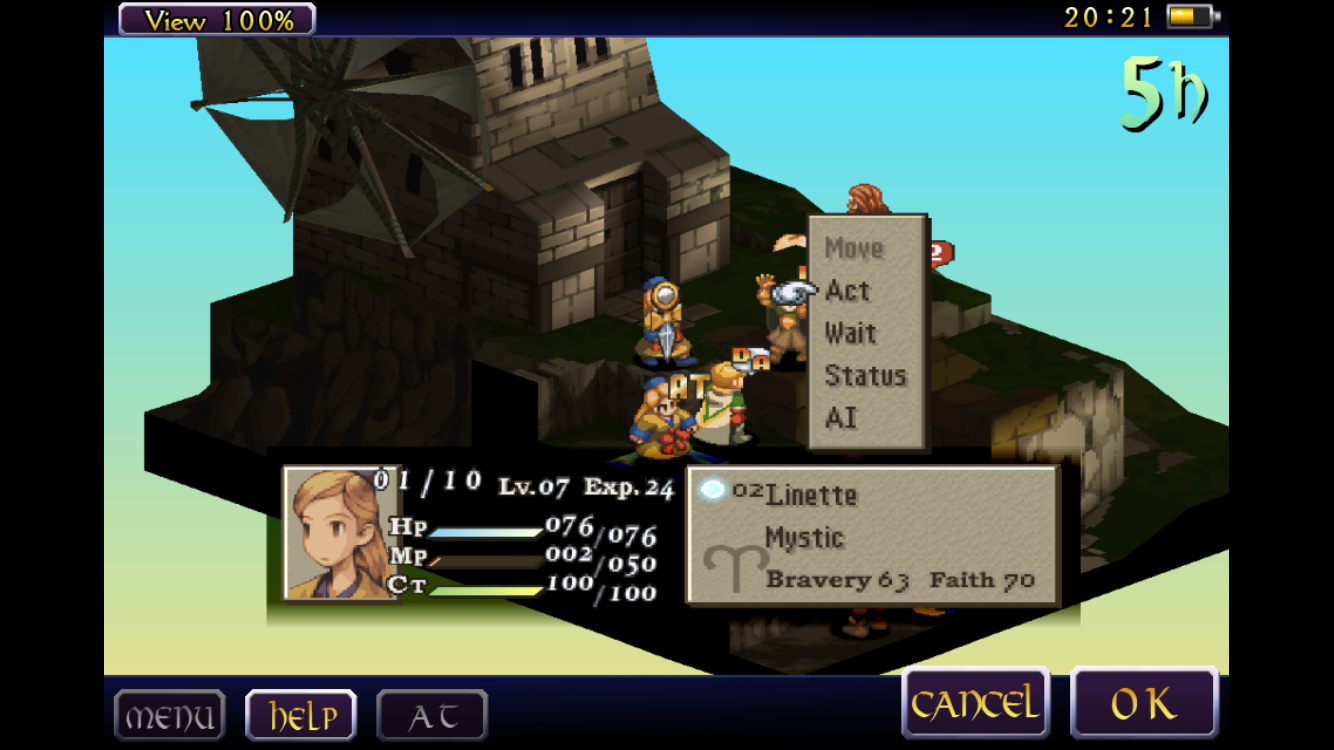Choose Act from the command menu
The image size is (1334, 750).
point(848,291)
